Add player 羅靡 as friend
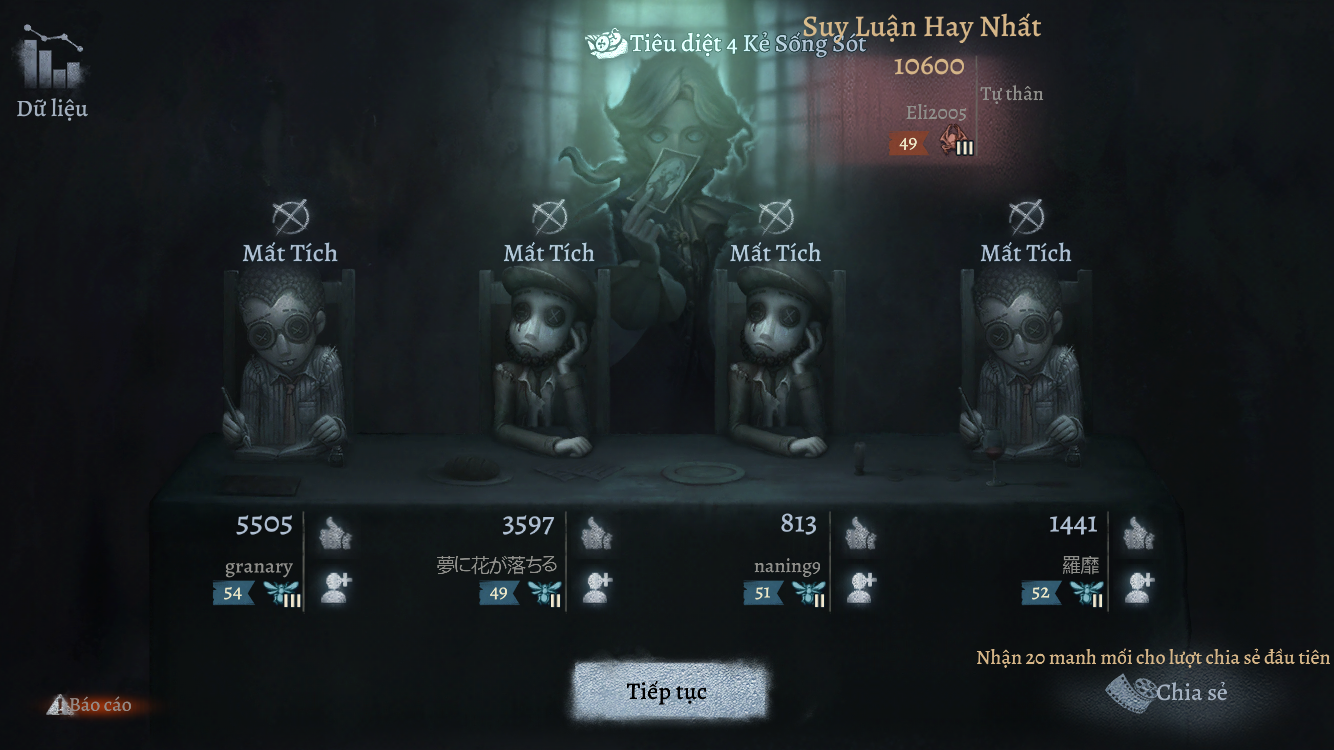Screen dimensions: 1334x750 tap(1138, 587)
